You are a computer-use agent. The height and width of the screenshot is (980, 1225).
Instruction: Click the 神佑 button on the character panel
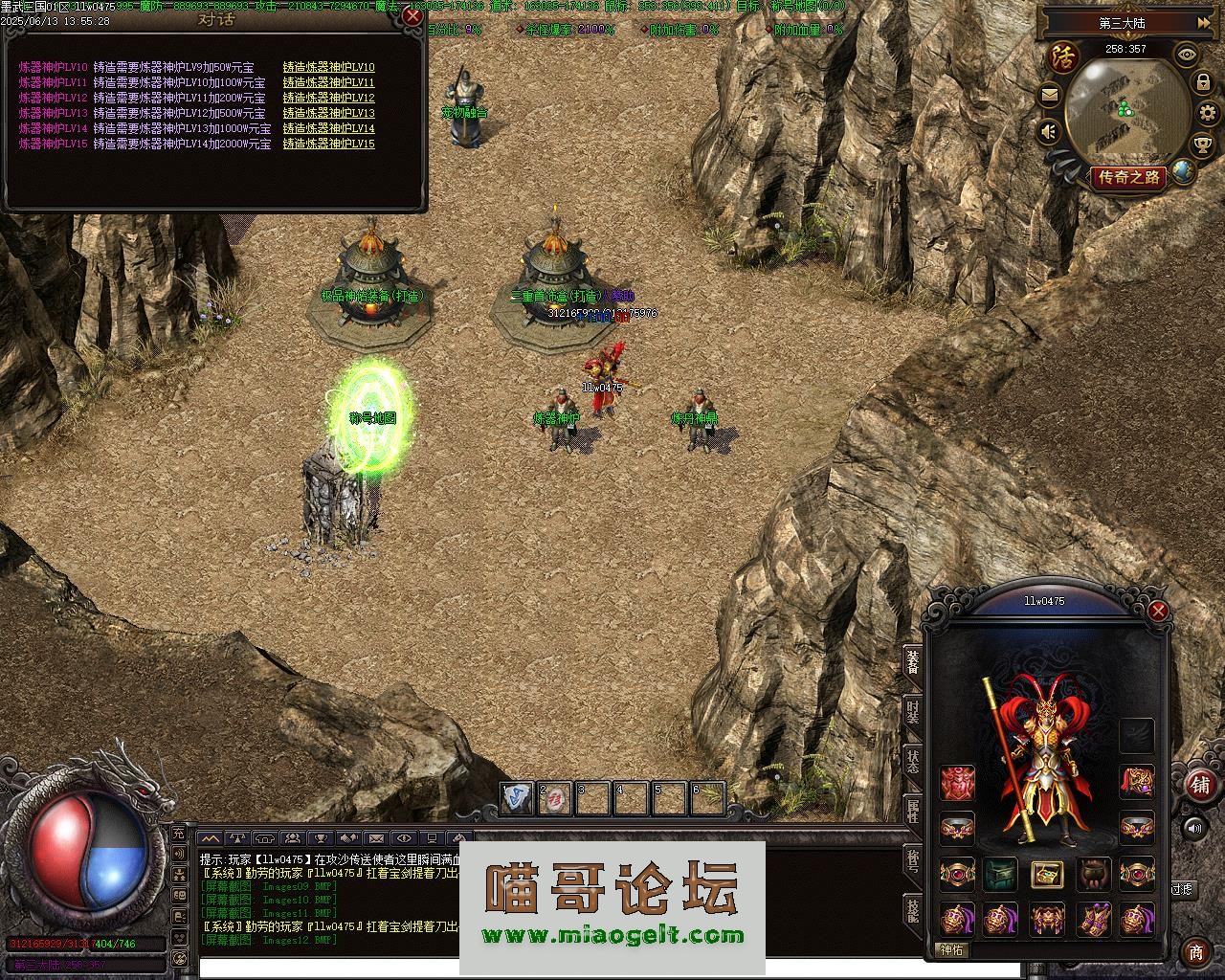(952, 950)
